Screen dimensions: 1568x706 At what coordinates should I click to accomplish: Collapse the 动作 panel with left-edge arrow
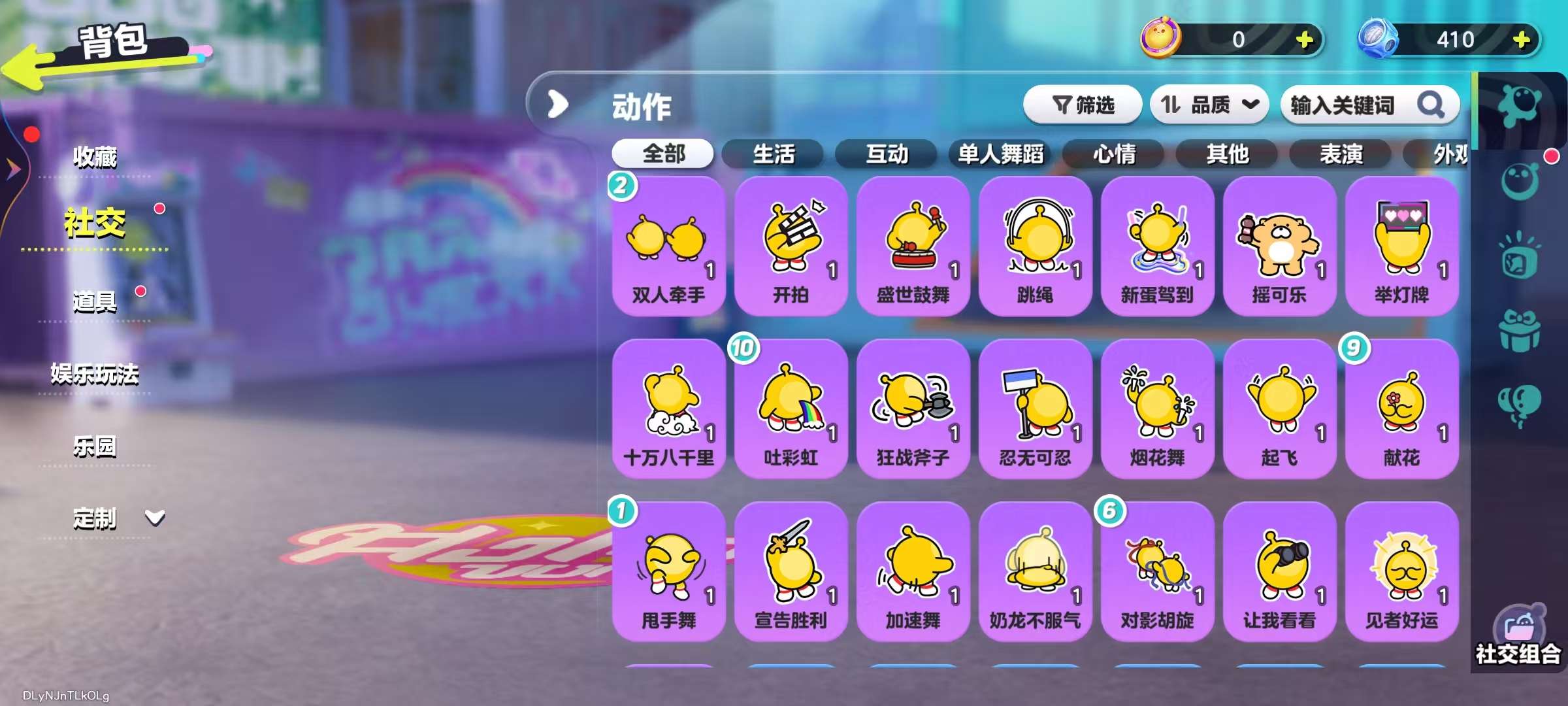click(x=557, y=103)
